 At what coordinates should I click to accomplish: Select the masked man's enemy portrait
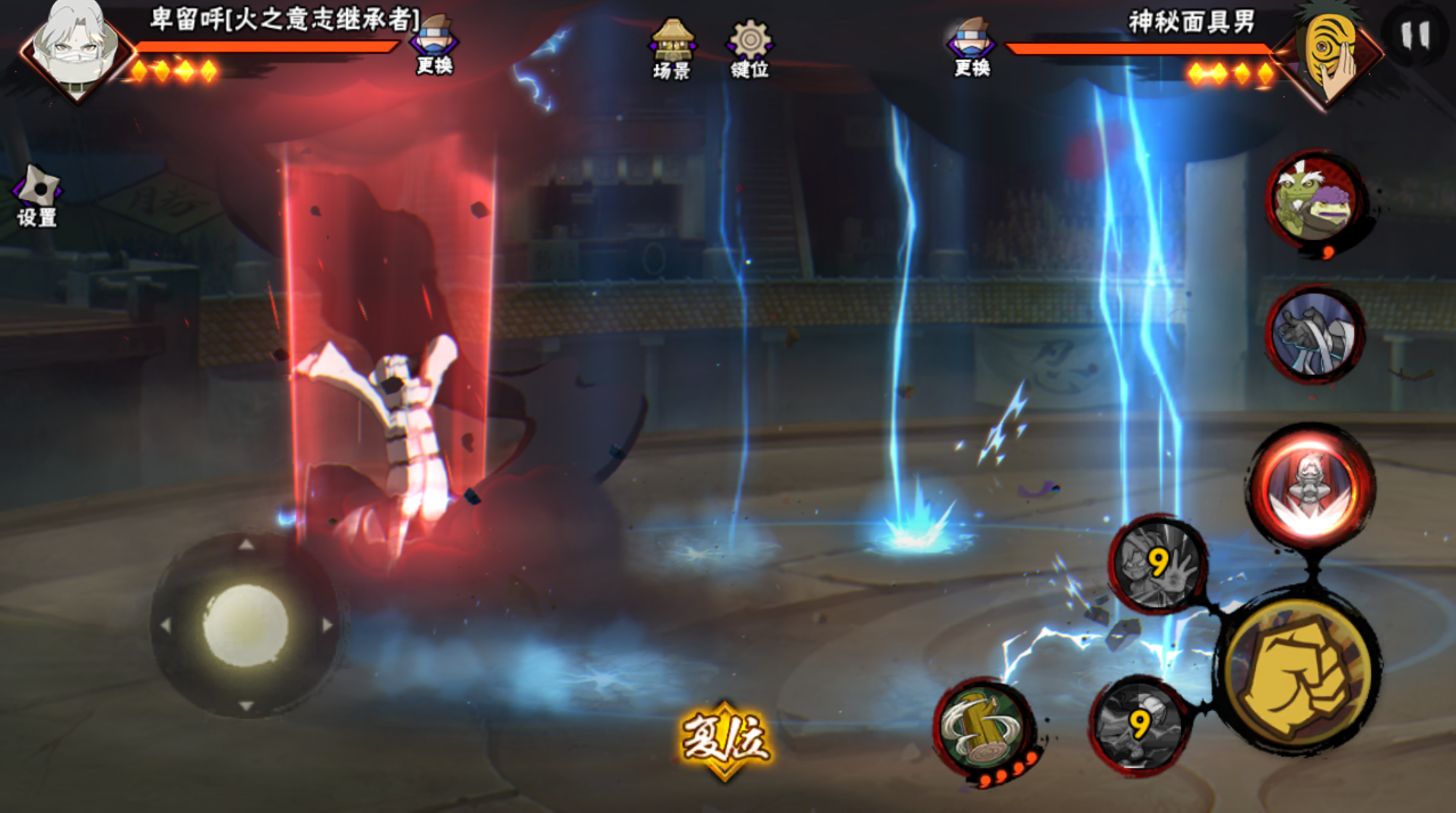(1329, 53)
